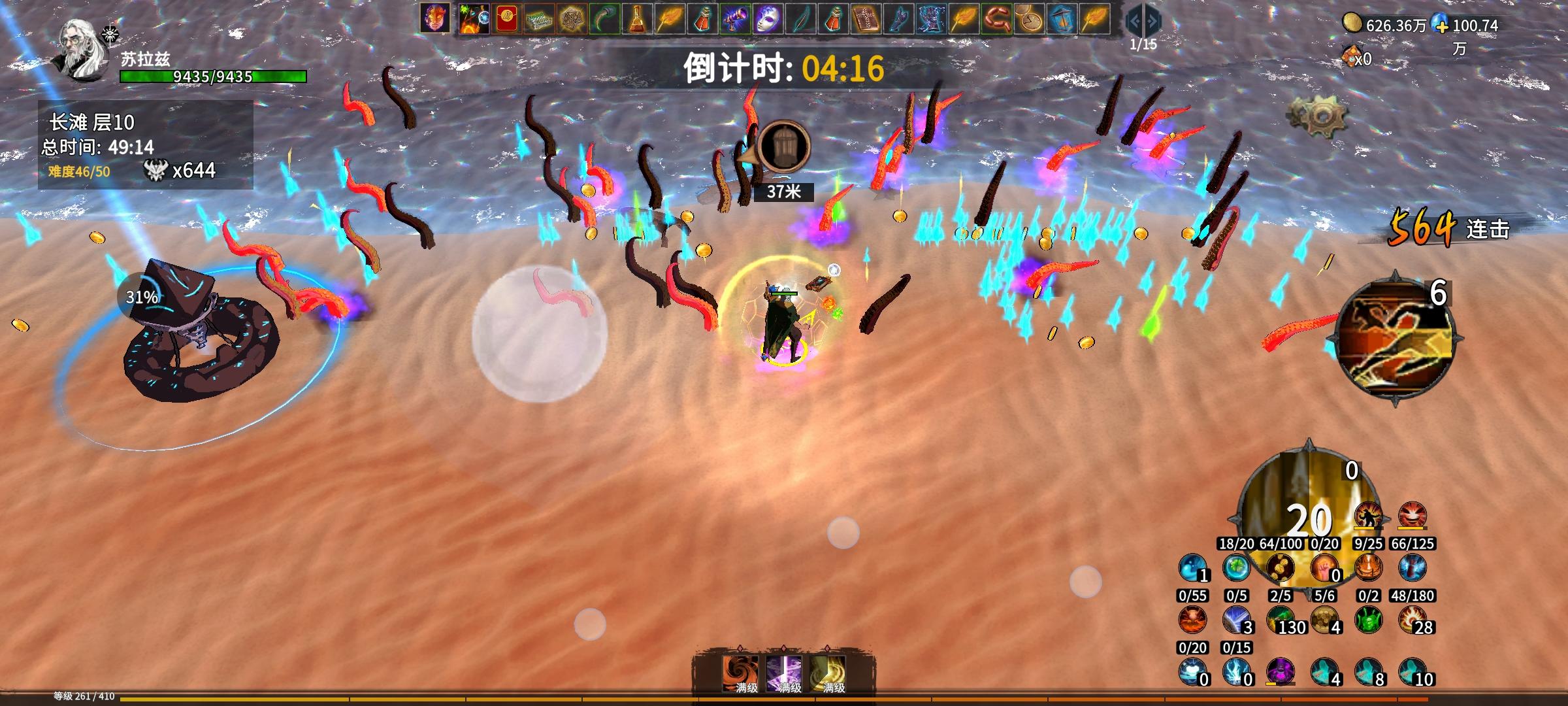
Task: Click the portrait of 苏拉兹
Action: click(x=77, y=49)
